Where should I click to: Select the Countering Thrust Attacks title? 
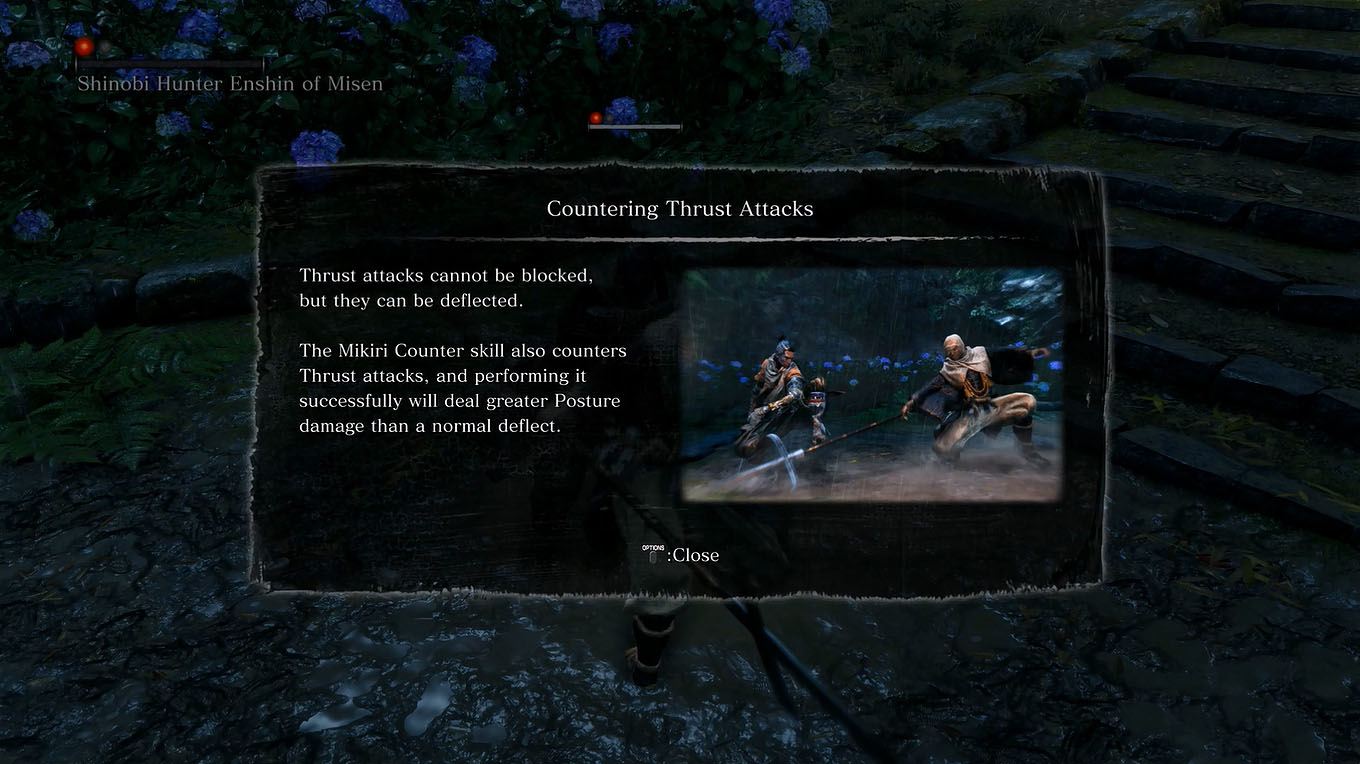679,208
